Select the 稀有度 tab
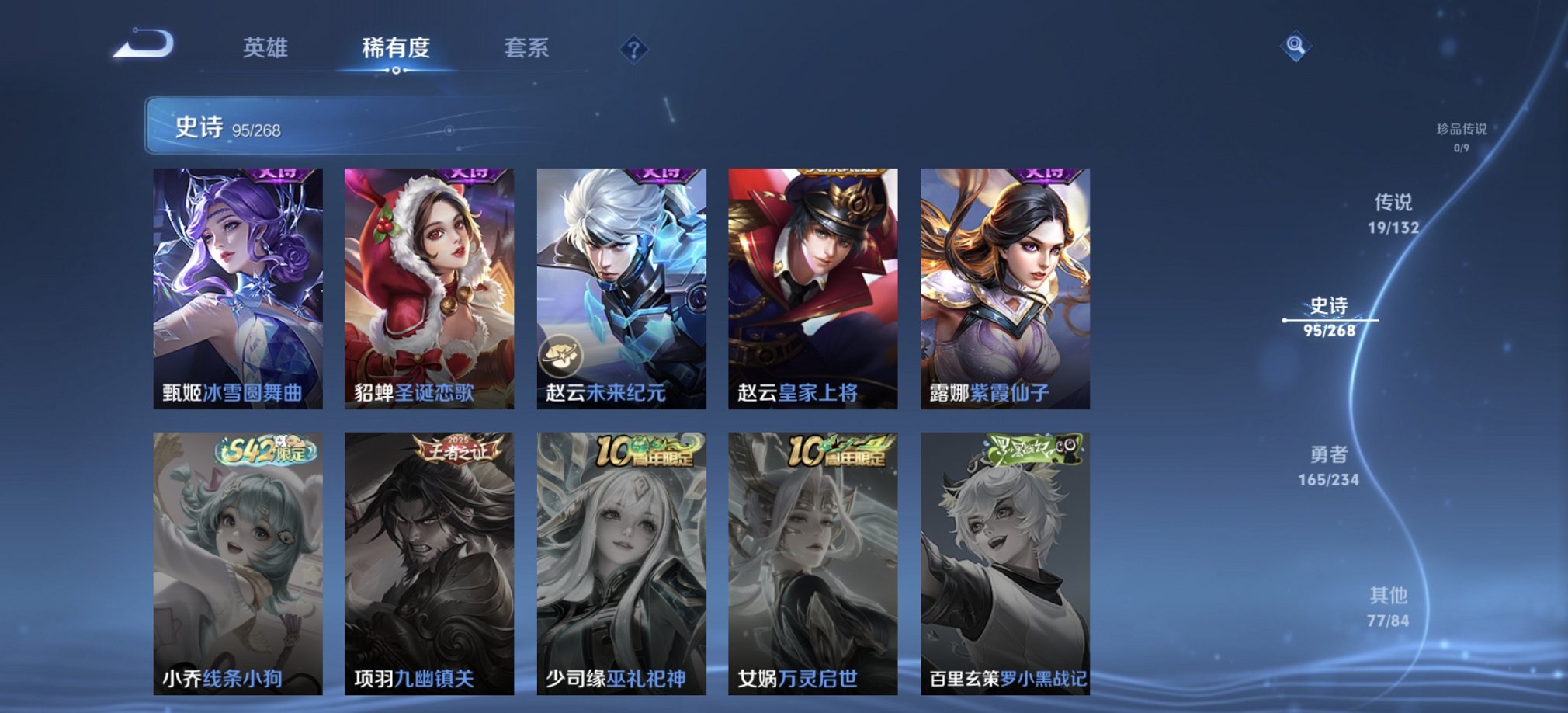The width and height of the screenshot is (1568, 713). tap(397, 49)
